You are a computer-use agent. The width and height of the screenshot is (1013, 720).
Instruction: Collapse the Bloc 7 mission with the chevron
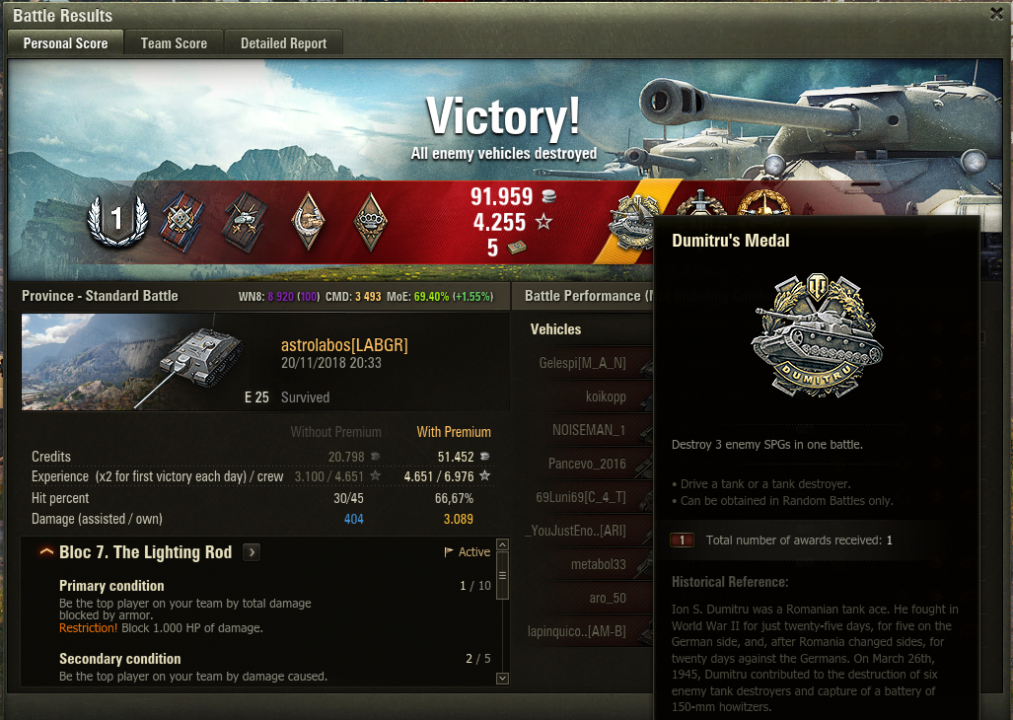pos(46,552)
